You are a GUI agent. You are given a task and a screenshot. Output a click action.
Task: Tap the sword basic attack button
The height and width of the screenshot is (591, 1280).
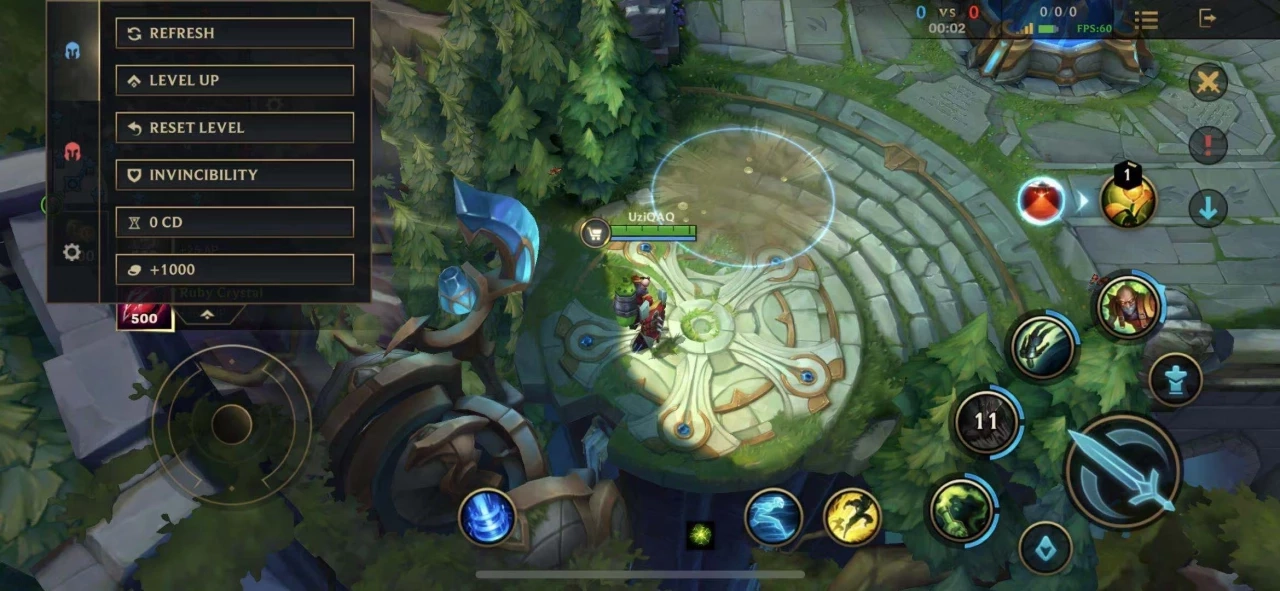(1123, 469)
